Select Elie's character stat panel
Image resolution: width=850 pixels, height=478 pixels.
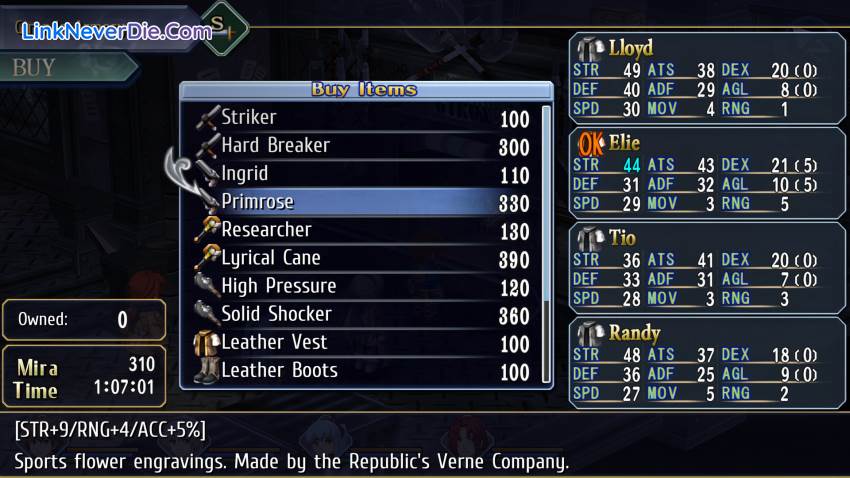pyautogui.click(x=706, y=172)
